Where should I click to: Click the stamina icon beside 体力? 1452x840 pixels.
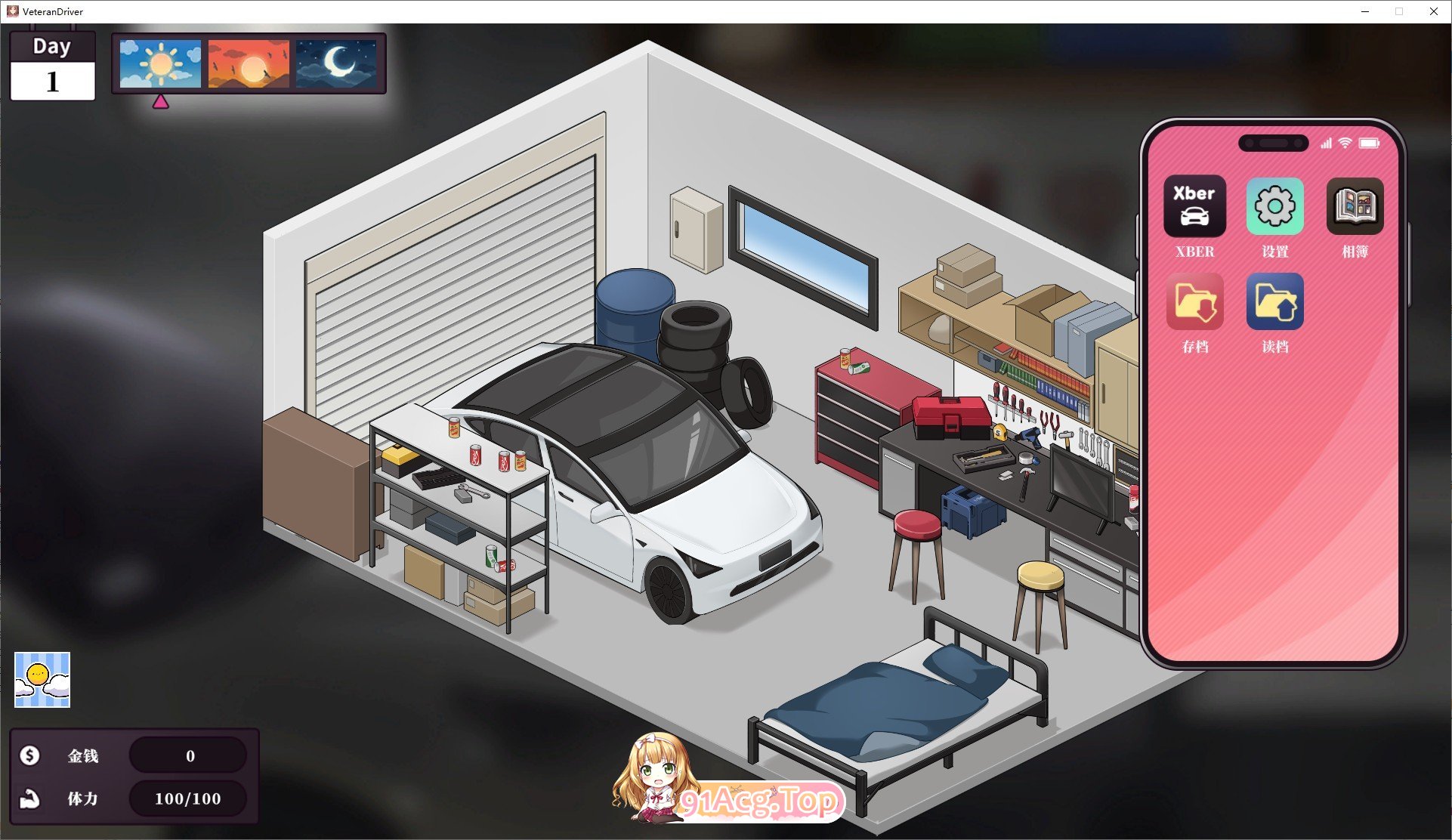29,798
